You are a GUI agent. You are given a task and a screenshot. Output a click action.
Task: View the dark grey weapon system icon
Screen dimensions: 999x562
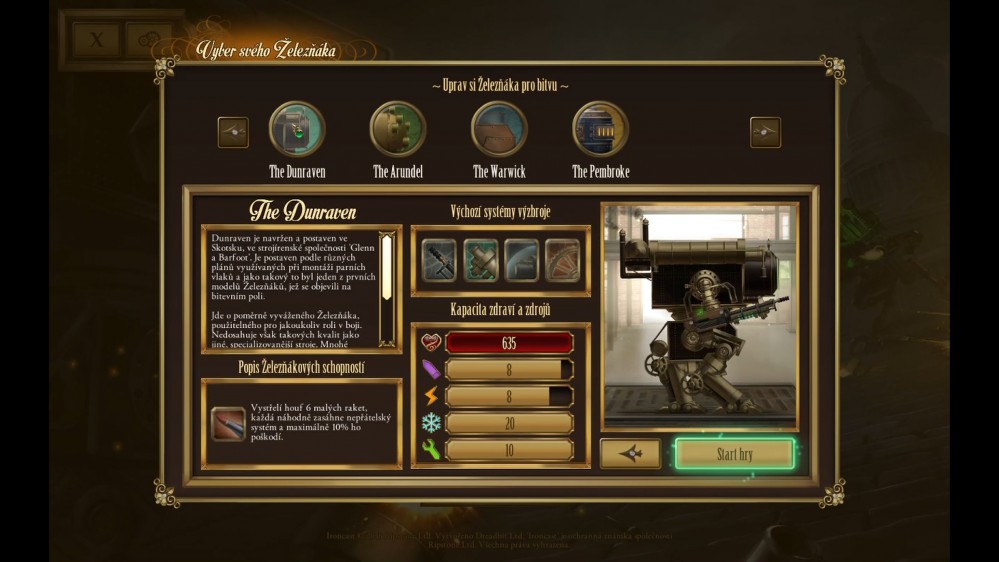coord(521,259)
